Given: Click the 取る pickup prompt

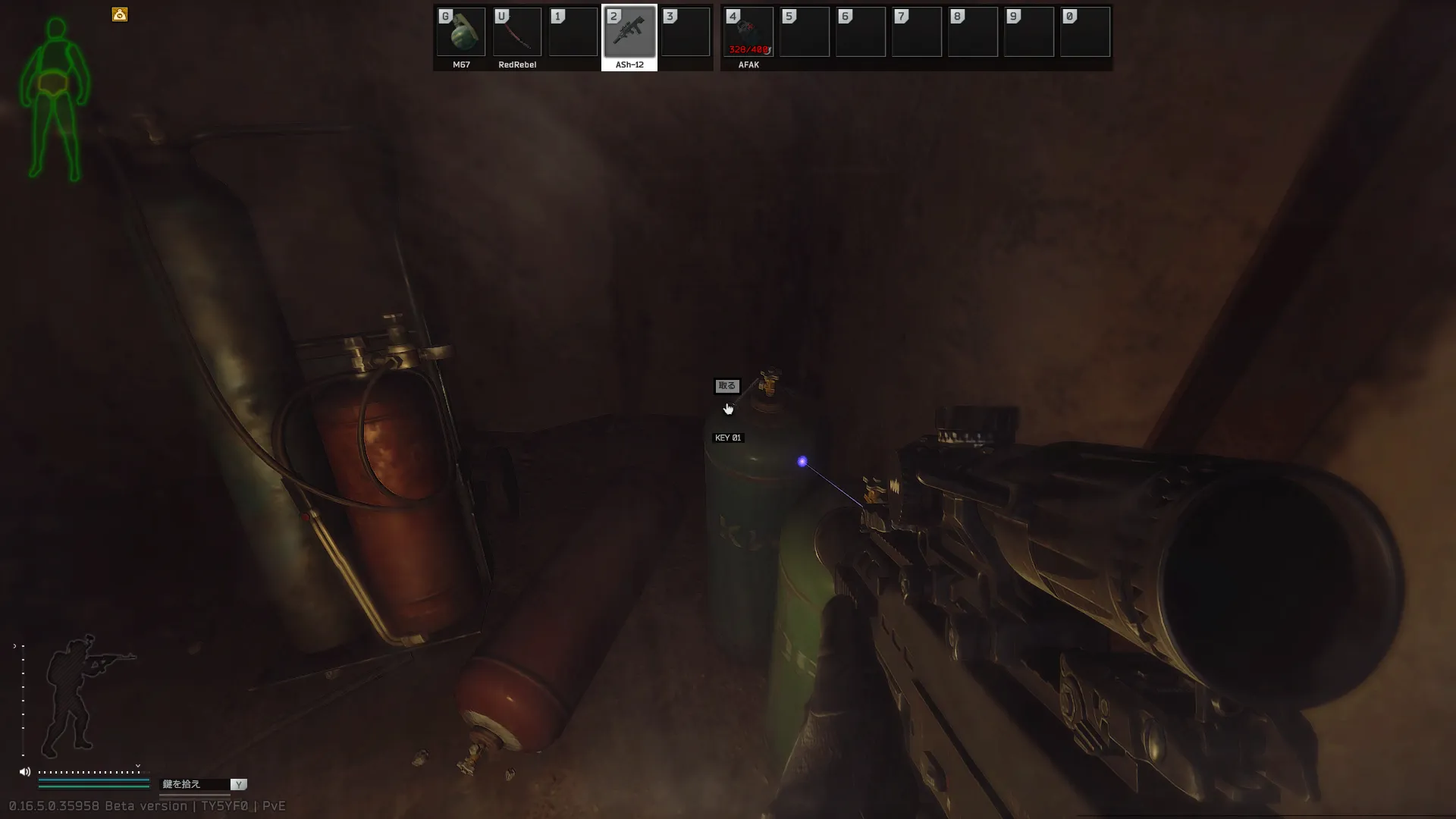Looking at the screenshot, I should pos(726,386).
